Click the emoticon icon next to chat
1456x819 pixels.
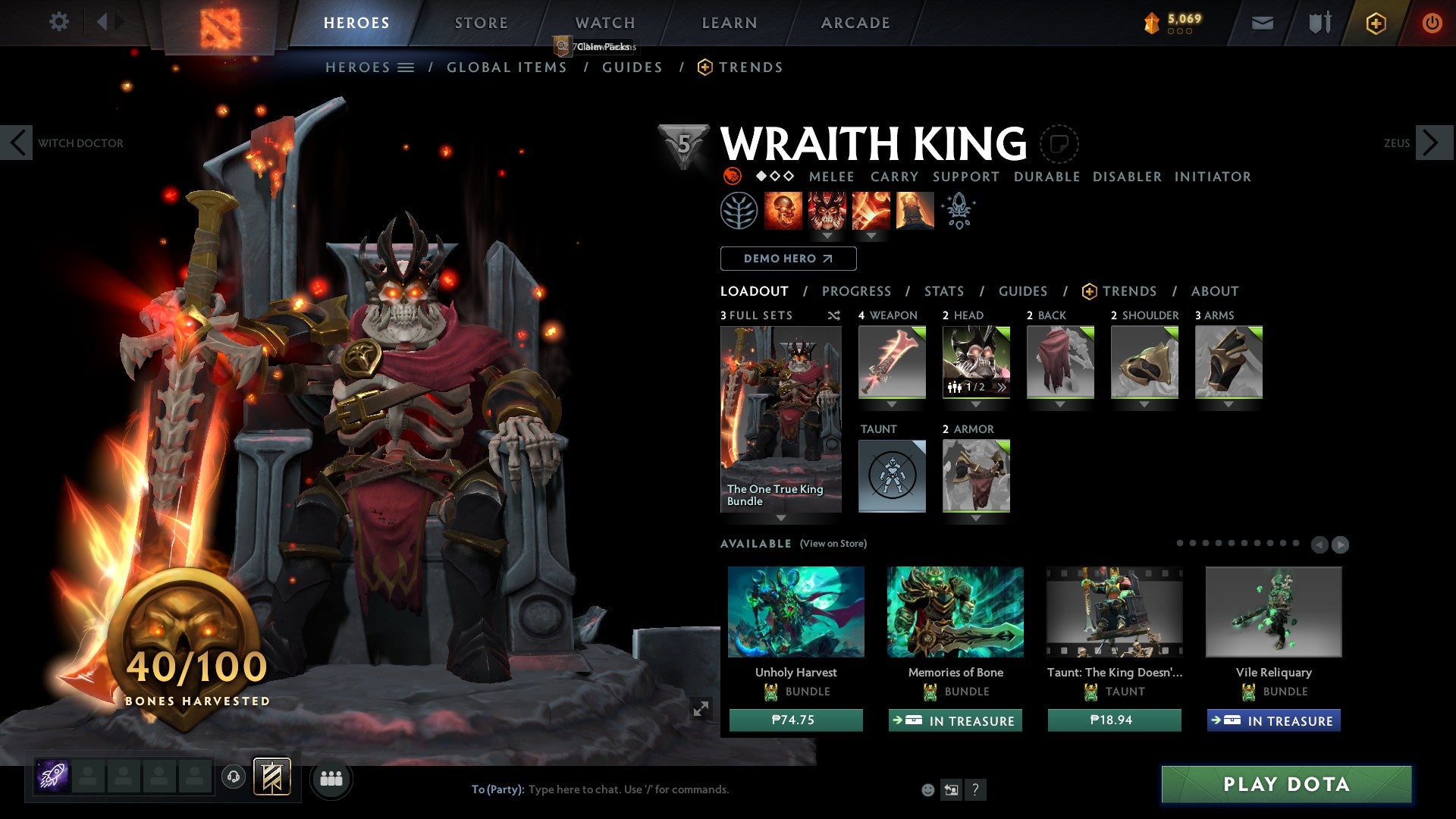point(927,789)
